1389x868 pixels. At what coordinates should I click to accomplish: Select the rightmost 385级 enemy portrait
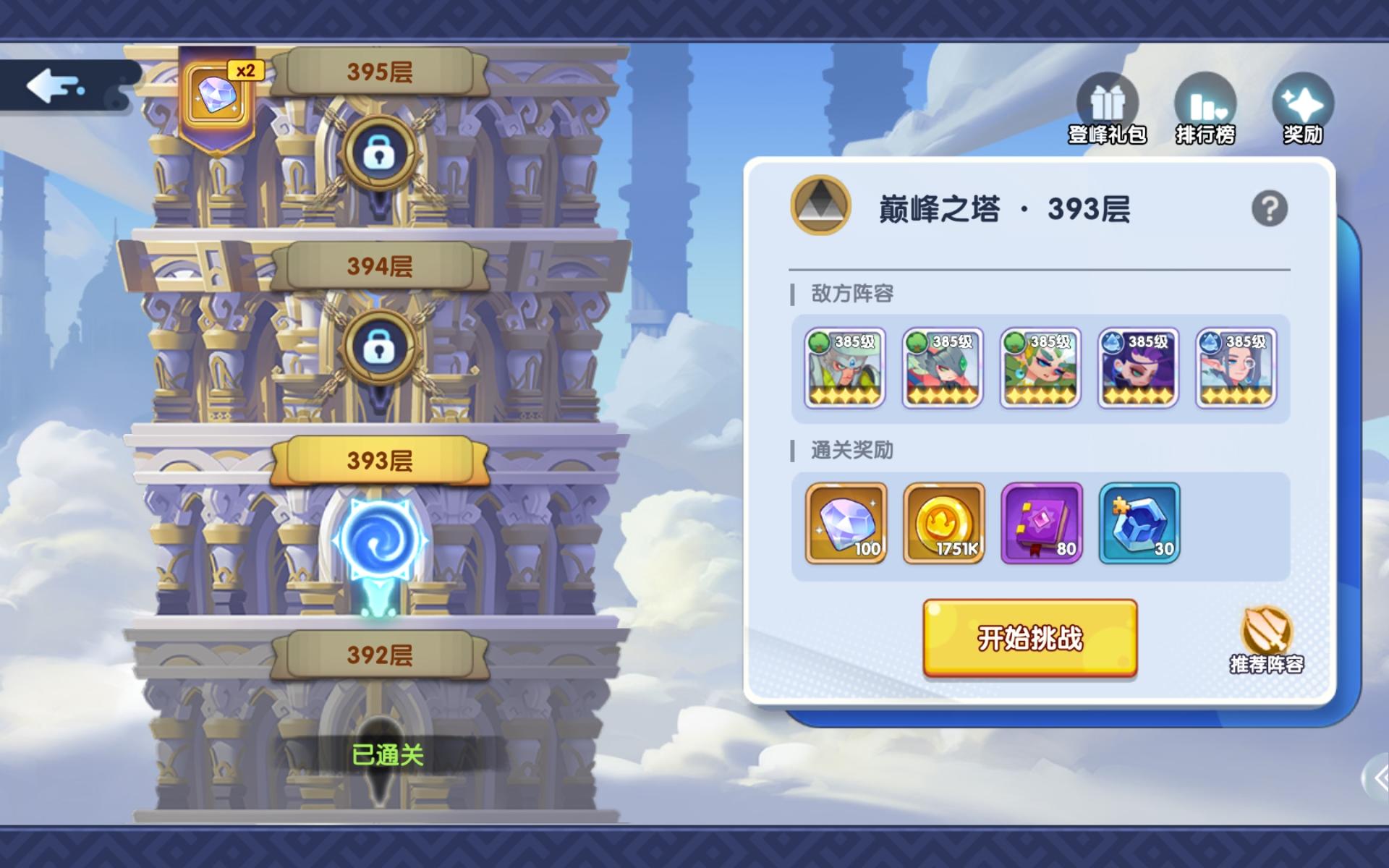[1236, 369]
